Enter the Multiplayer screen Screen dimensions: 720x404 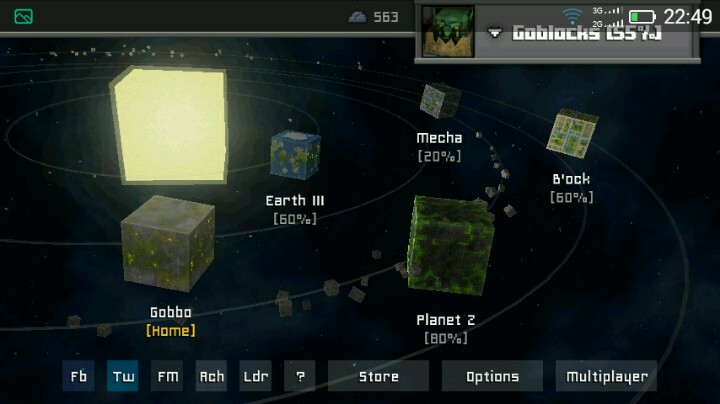click(x=606, y=377)
